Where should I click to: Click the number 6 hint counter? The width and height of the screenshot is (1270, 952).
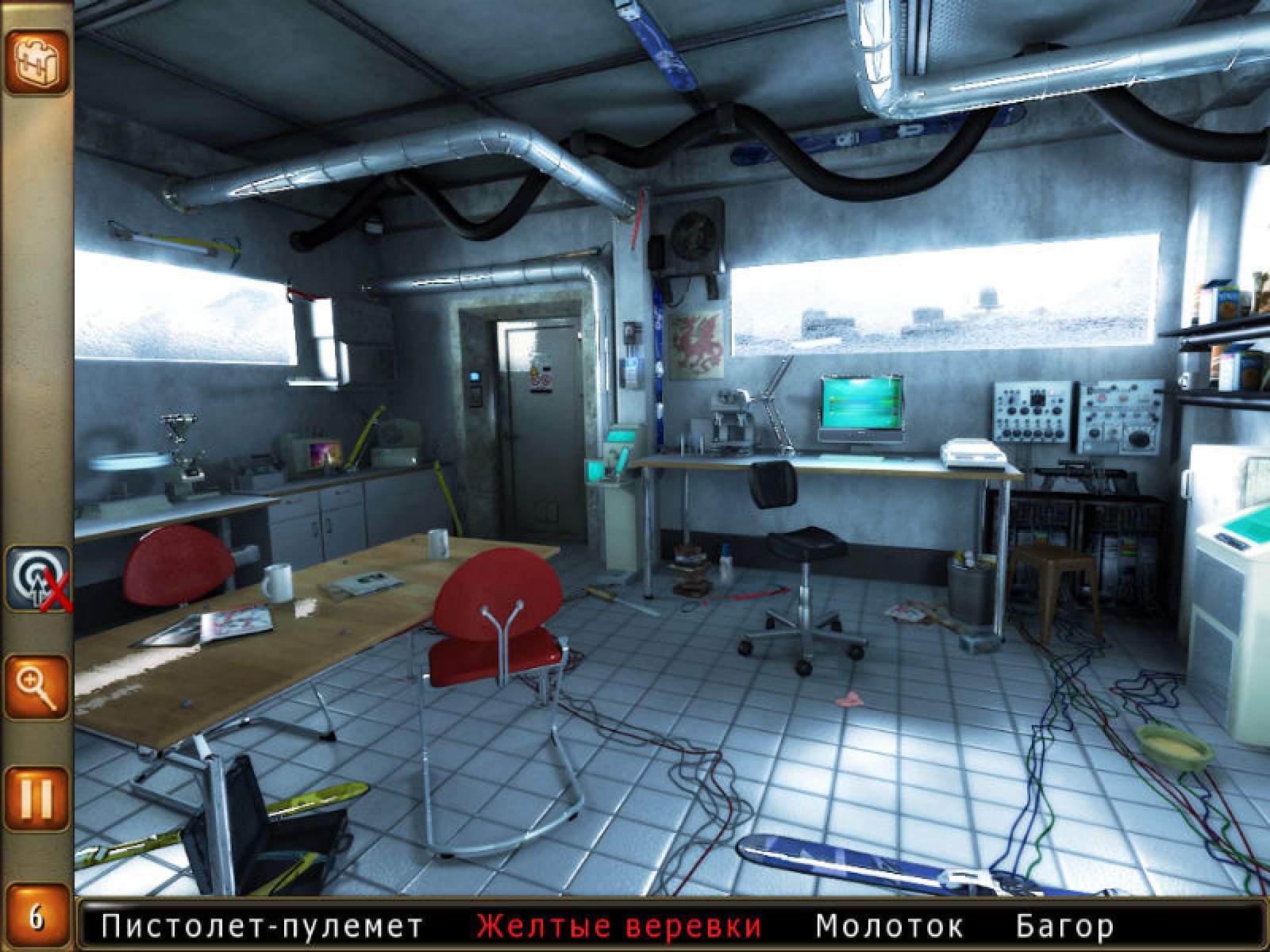click(x=37, y=919)
